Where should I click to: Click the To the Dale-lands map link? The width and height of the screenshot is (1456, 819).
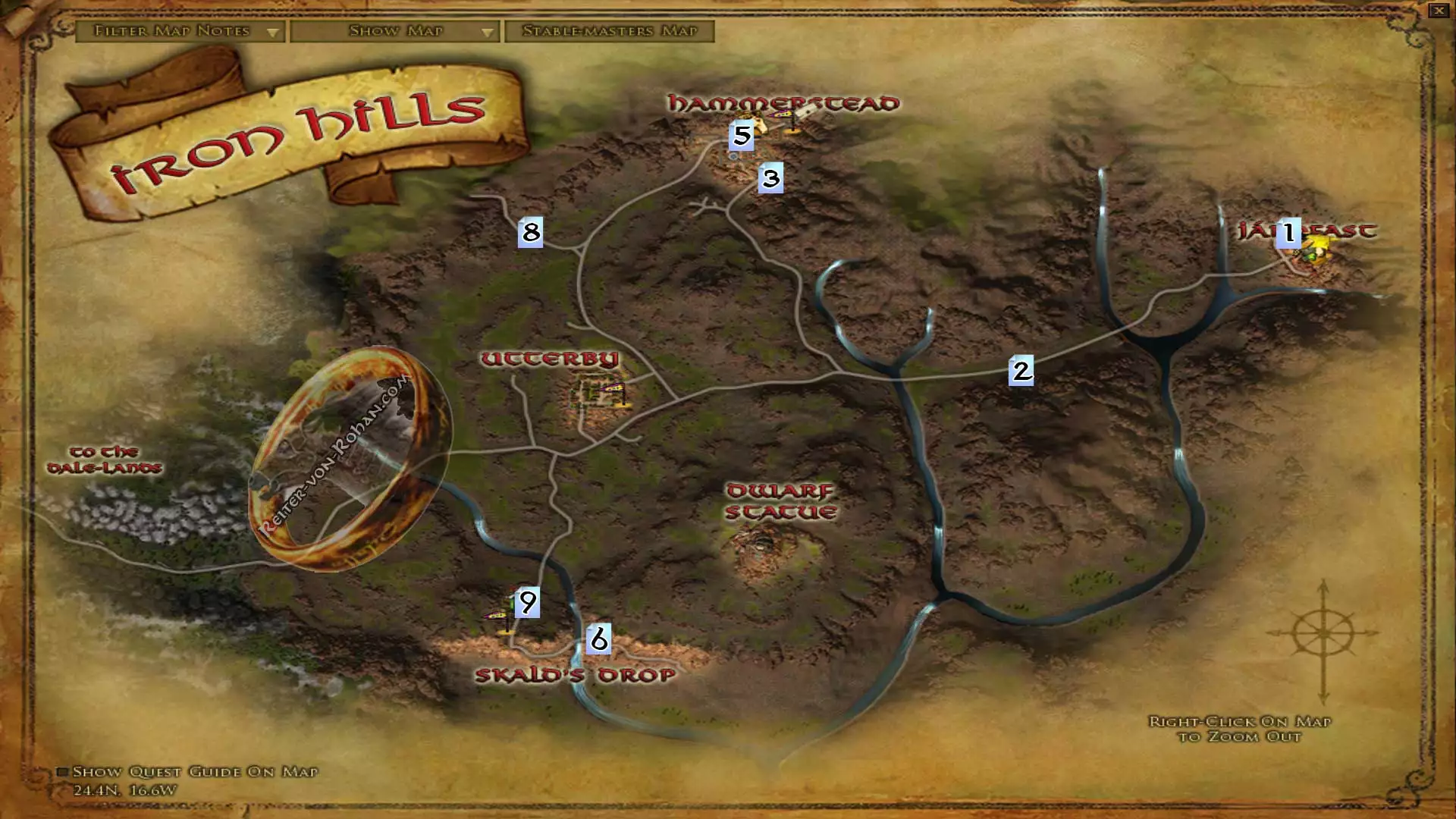[x=104, y=460]
